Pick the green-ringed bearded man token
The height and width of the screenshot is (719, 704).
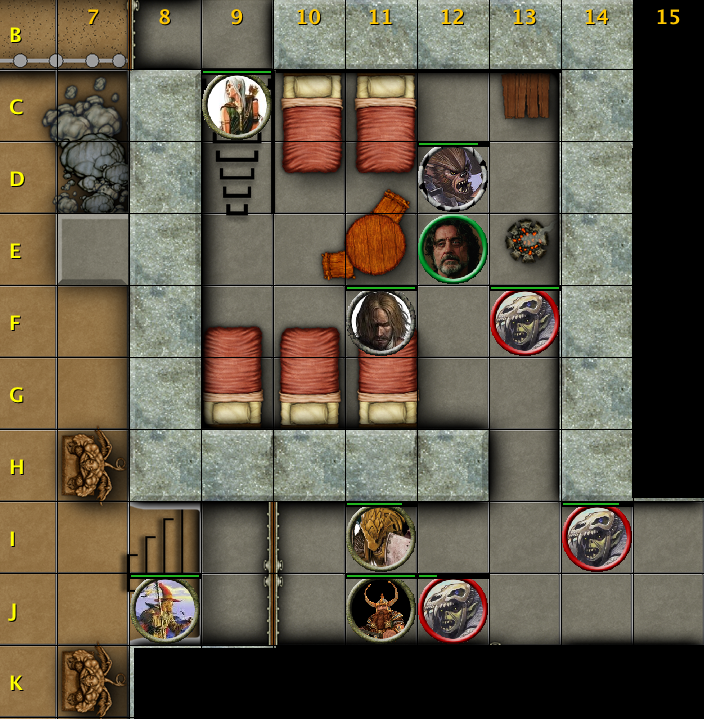[x=452, y=249]
